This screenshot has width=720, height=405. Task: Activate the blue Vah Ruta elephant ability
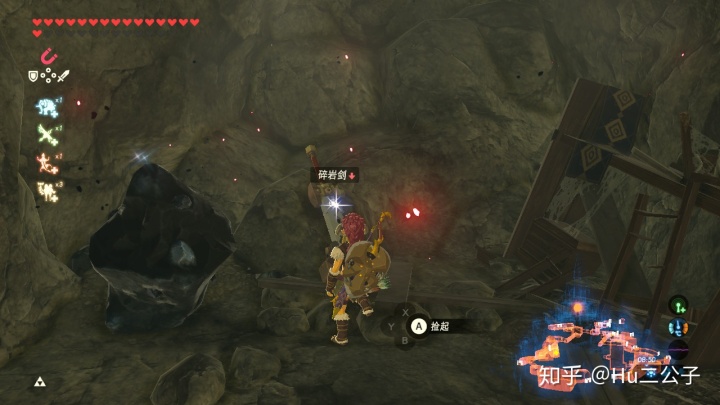pos(46,108)
